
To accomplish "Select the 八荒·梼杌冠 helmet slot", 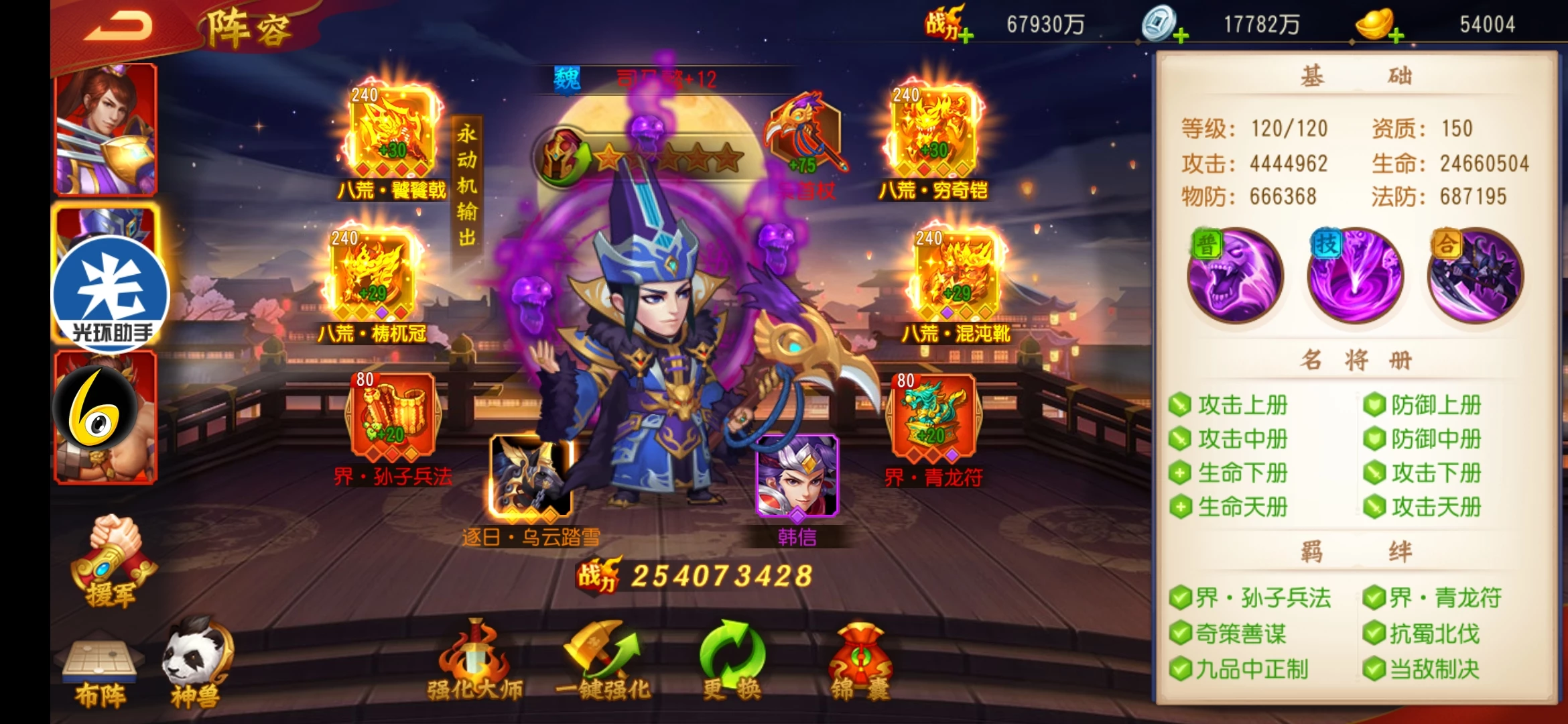I will pyautogui.click(x=372, y=275).
